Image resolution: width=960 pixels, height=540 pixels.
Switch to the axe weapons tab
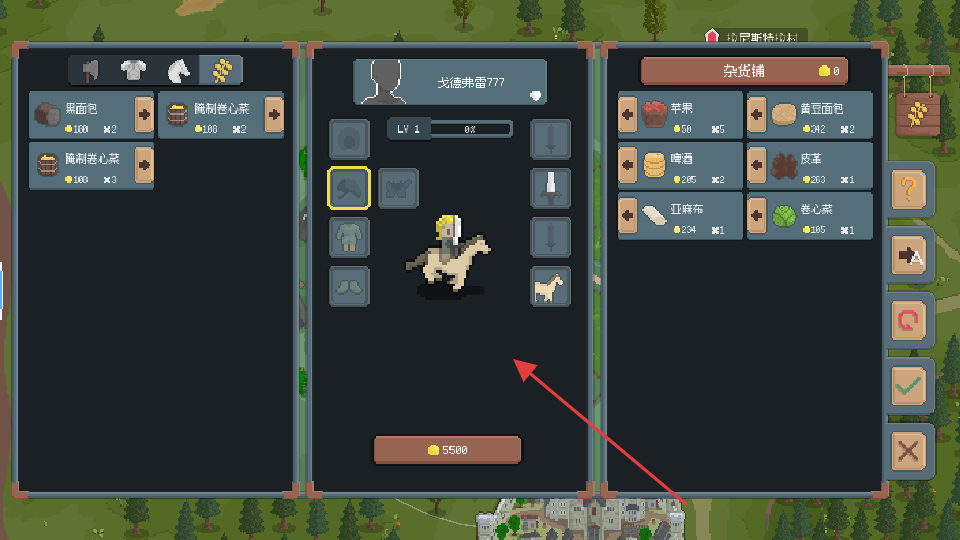[90, 70]
